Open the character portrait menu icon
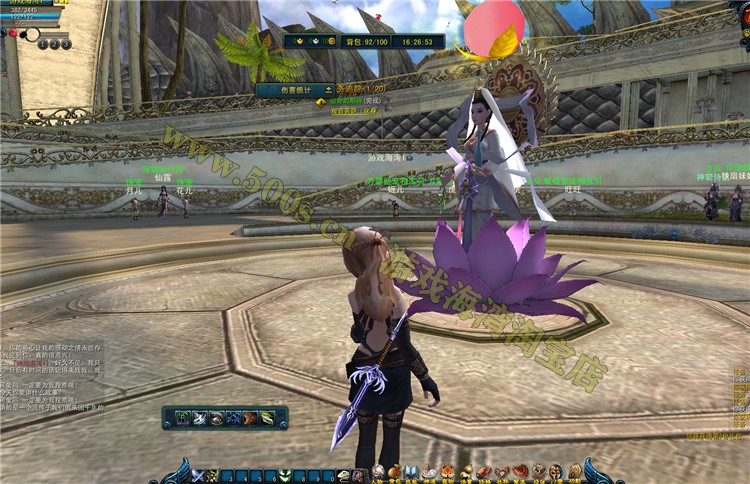 click(x=379, y=472)
